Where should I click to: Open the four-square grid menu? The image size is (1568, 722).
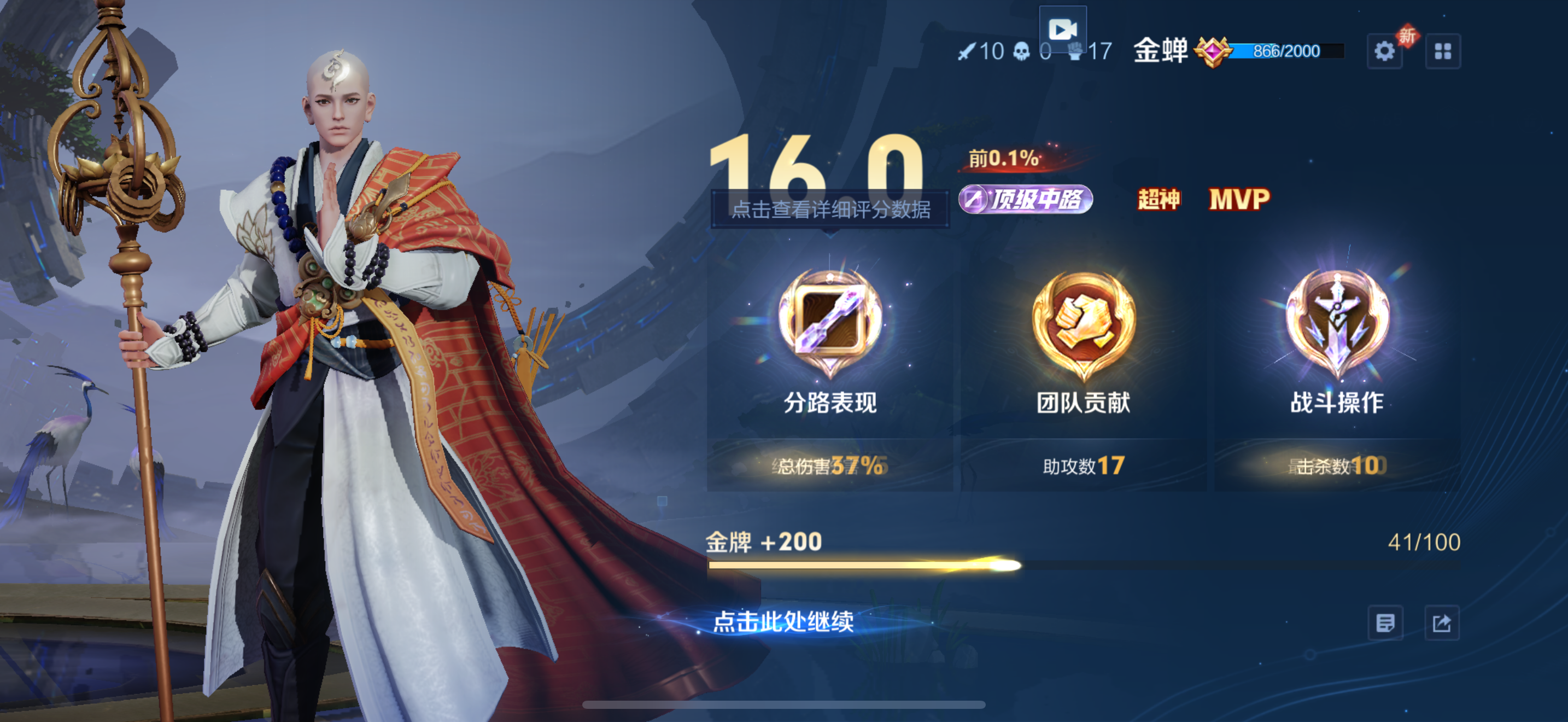pyautogui.click(x=1442, y=51)
